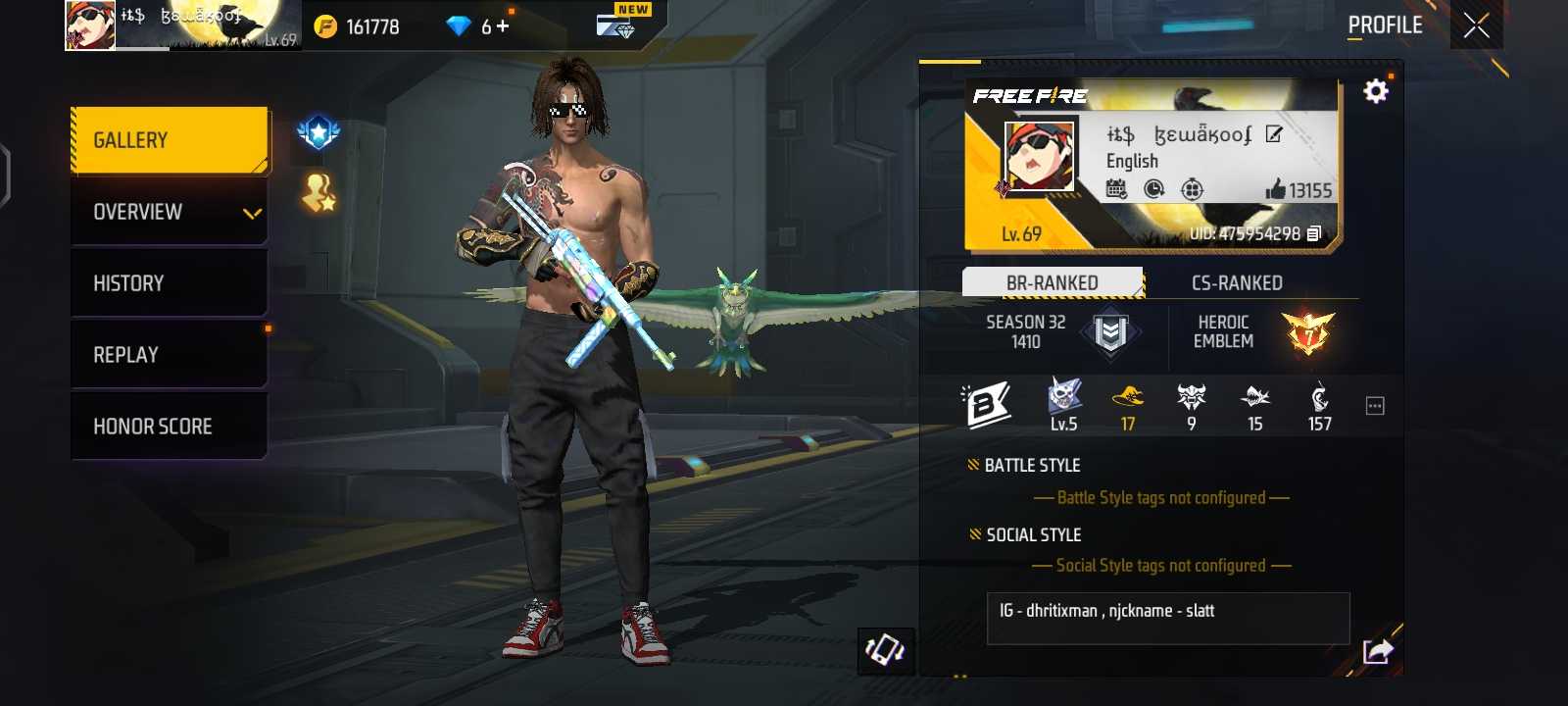Click the thumbs-up likes count
Viewport: 1568px width, 706px height.
[1298, 190]
